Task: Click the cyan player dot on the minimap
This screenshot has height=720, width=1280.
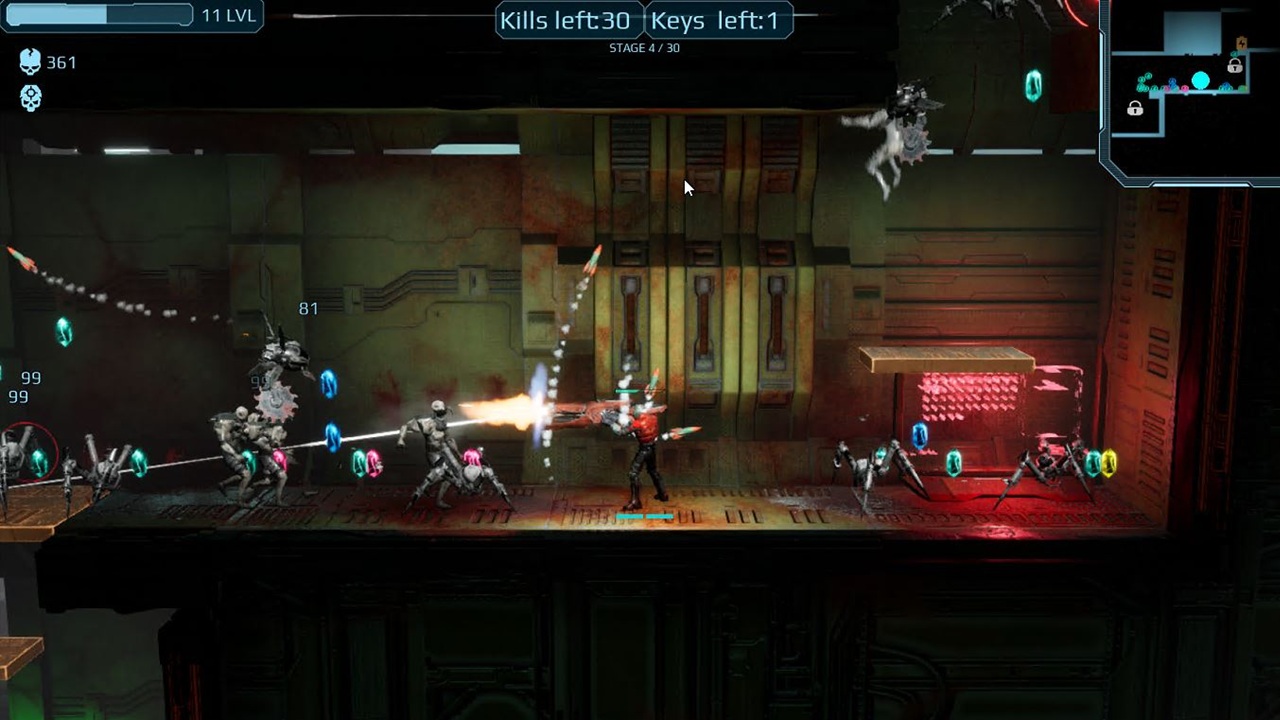Action: point(1201,80)
